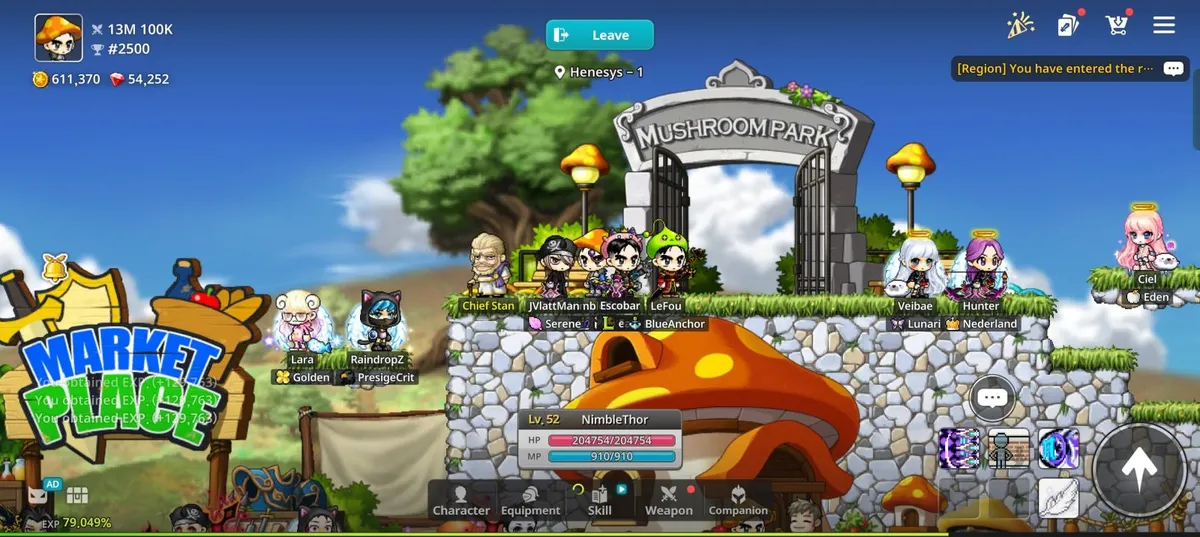
Task: Open the round speech bubble chat button
Action: click(992, 398)
